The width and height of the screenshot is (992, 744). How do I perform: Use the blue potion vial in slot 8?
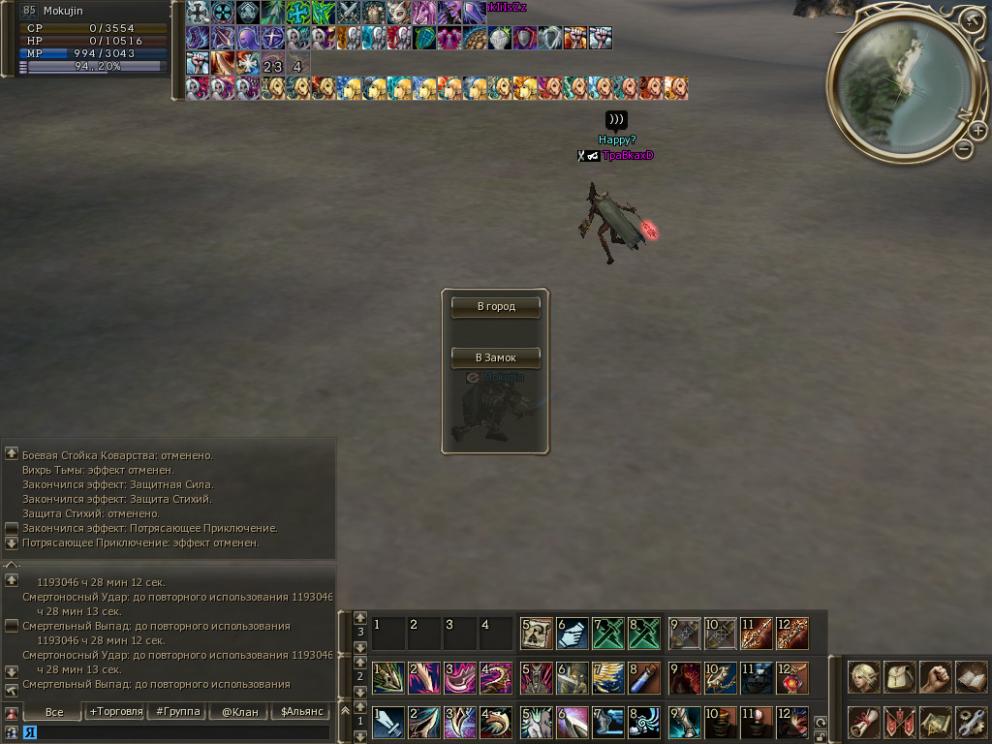[644, 678]
